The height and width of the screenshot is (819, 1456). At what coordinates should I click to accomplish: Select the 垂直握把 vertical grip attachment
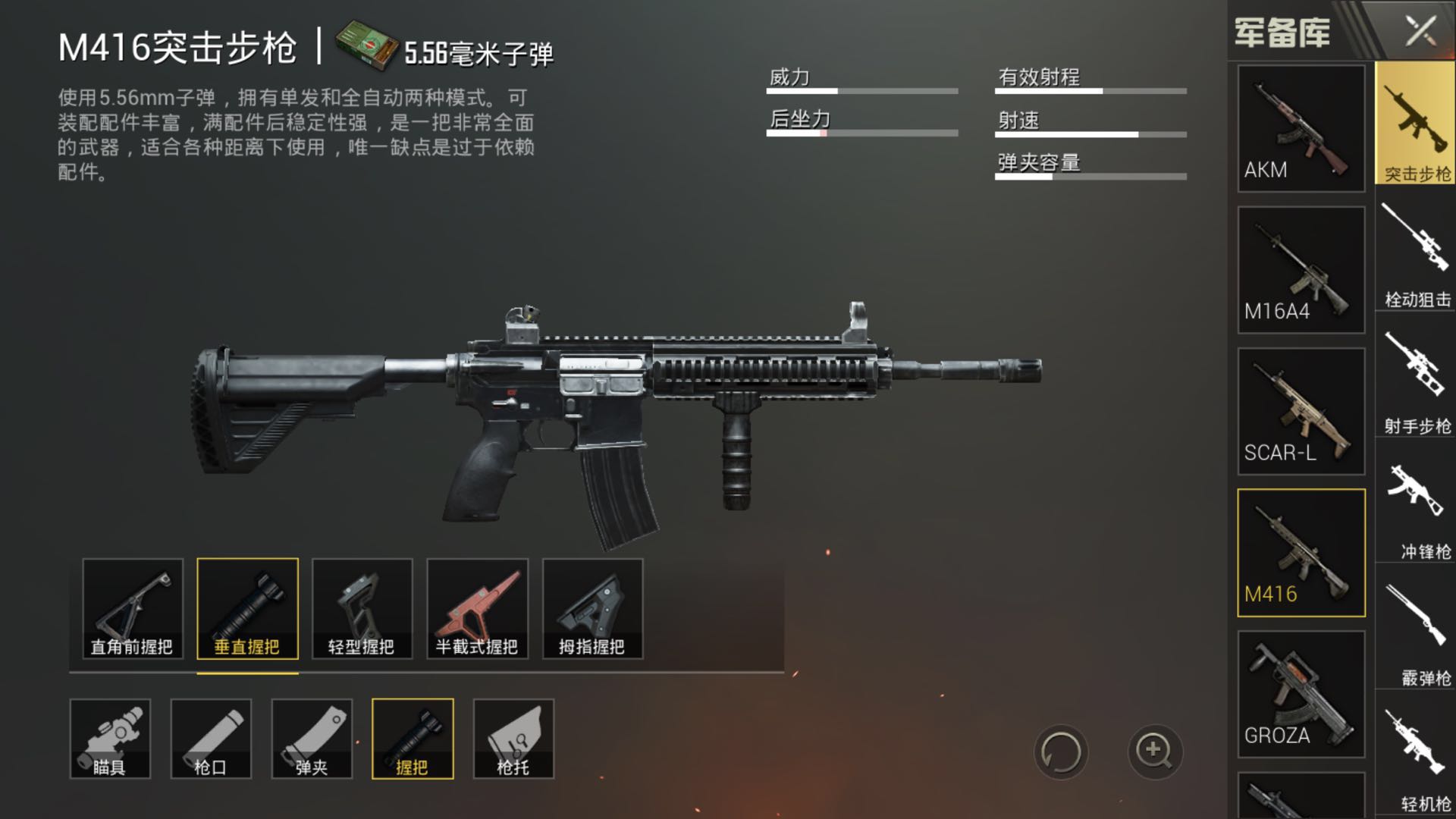[247, 608]
